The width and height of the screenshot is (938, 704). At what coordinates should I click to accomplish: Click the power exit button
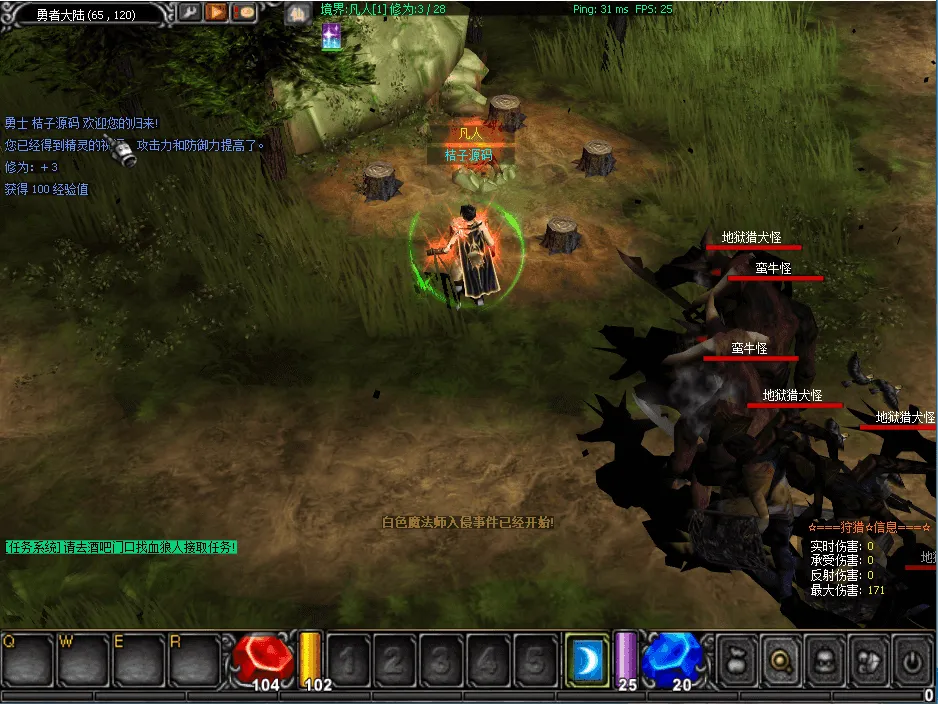click(912, 660)
